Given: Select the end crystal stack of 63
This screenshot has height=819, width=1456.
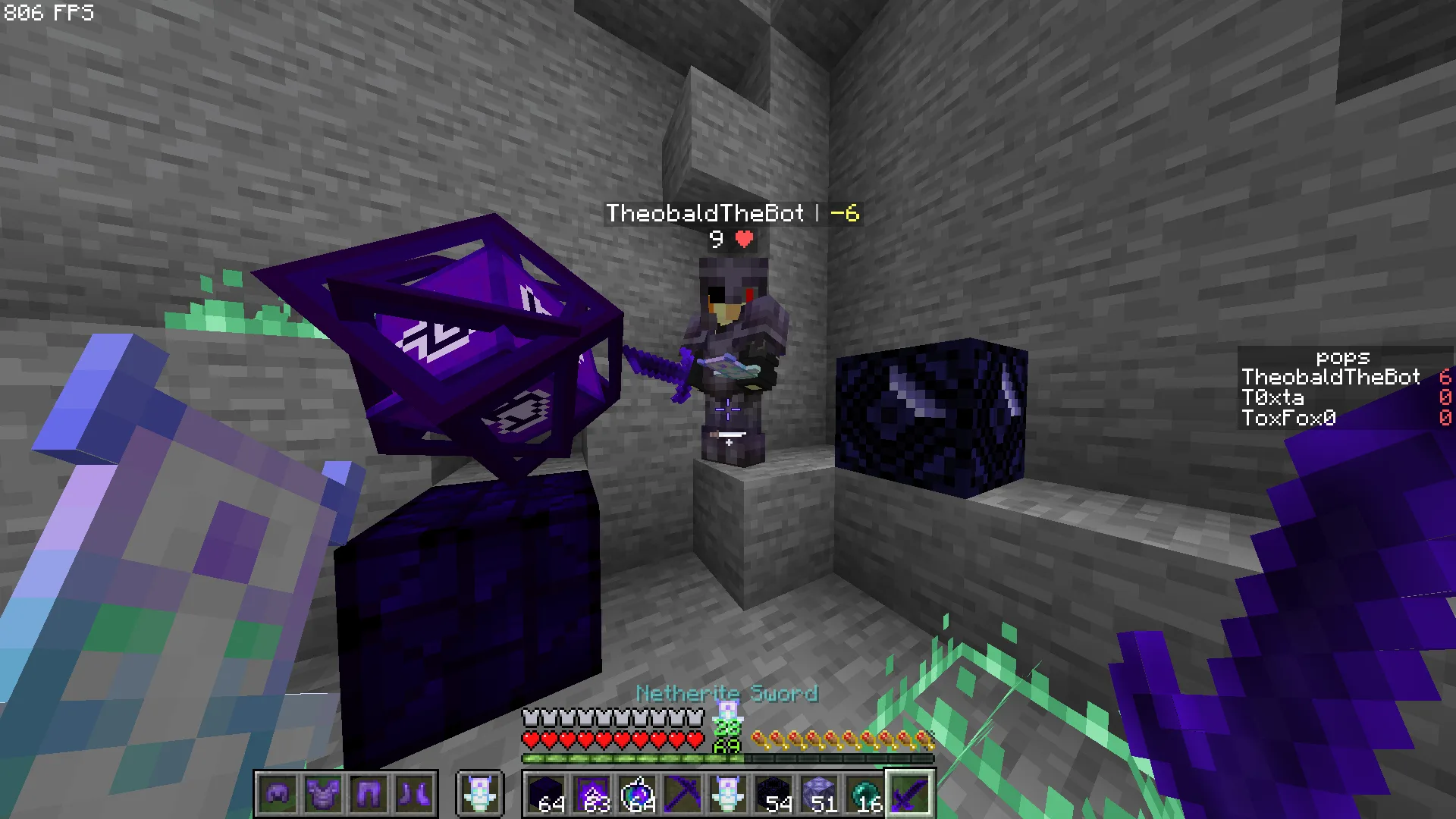Looking at the screenshot, I should coord(591,794).
